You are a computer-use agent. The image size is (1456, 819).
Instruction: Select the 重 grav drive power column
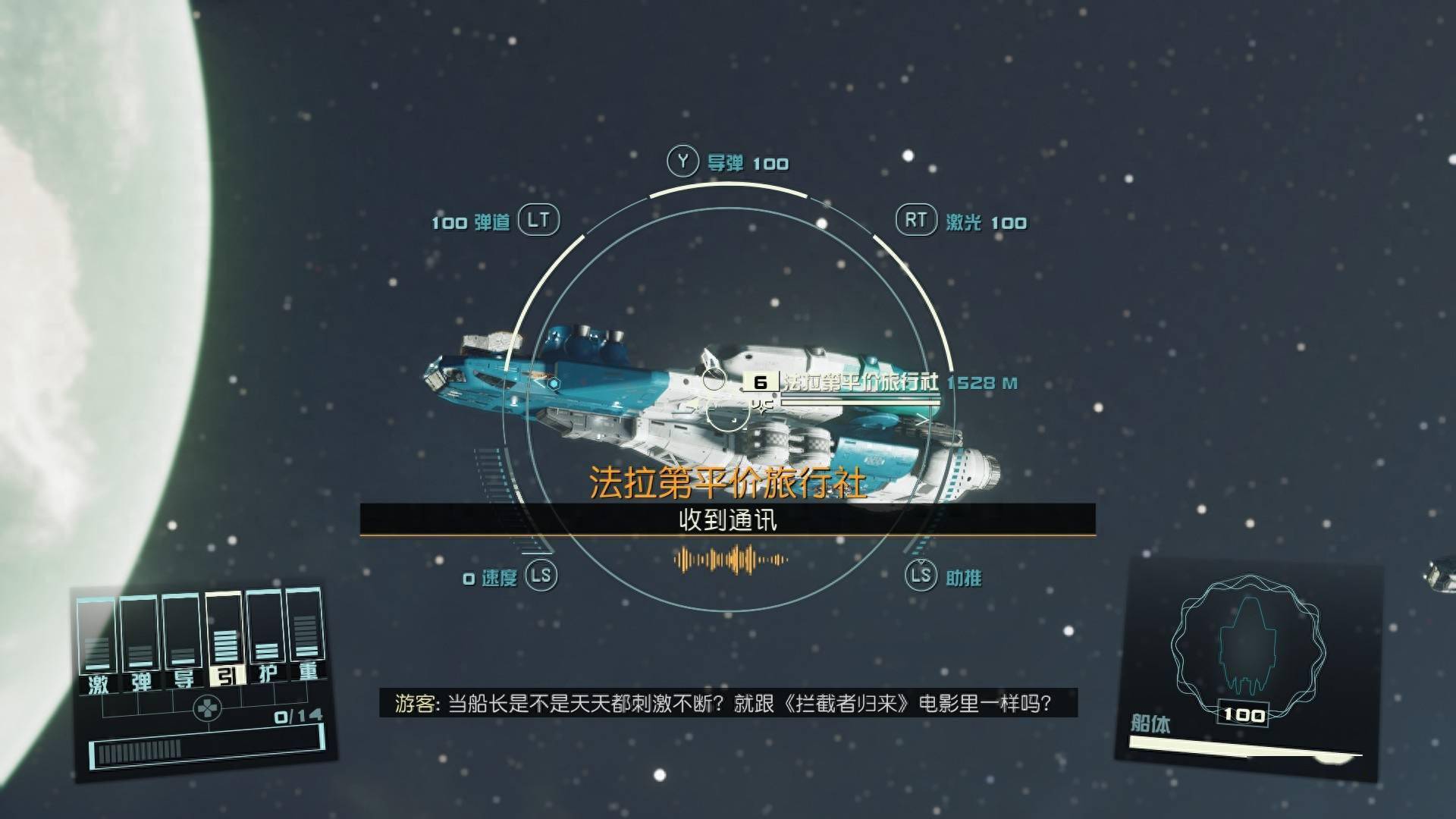(307, 635)
